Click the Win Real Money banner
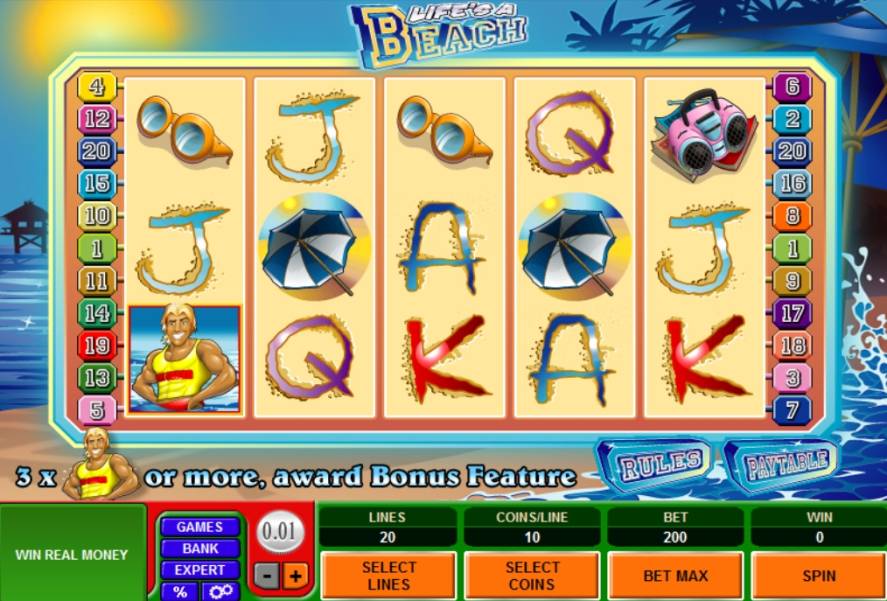This screenshot has width=887, height=601. coord(72,554)
